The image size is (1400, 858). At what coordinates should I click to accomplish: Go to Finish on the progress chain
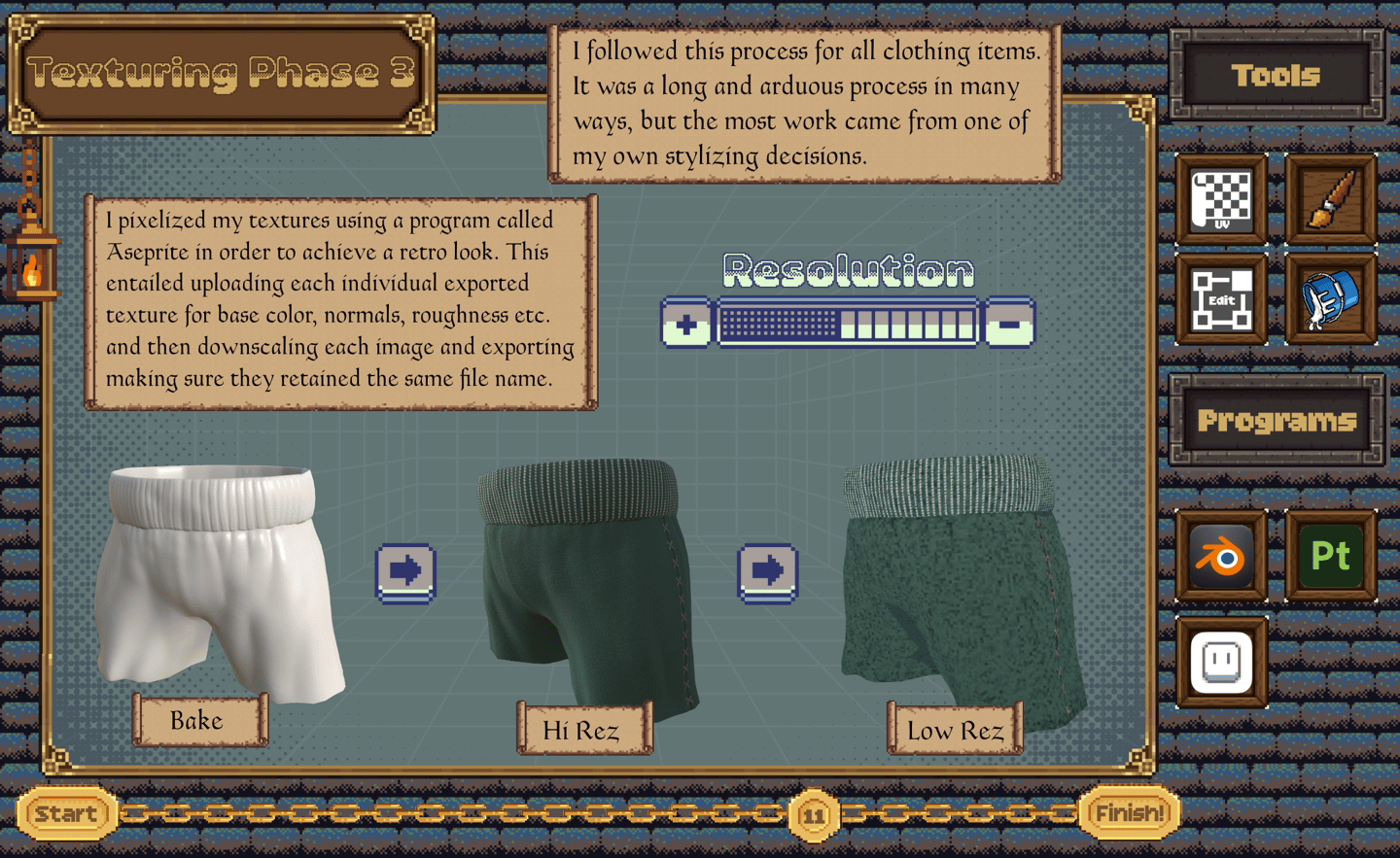click(1130, 813)
